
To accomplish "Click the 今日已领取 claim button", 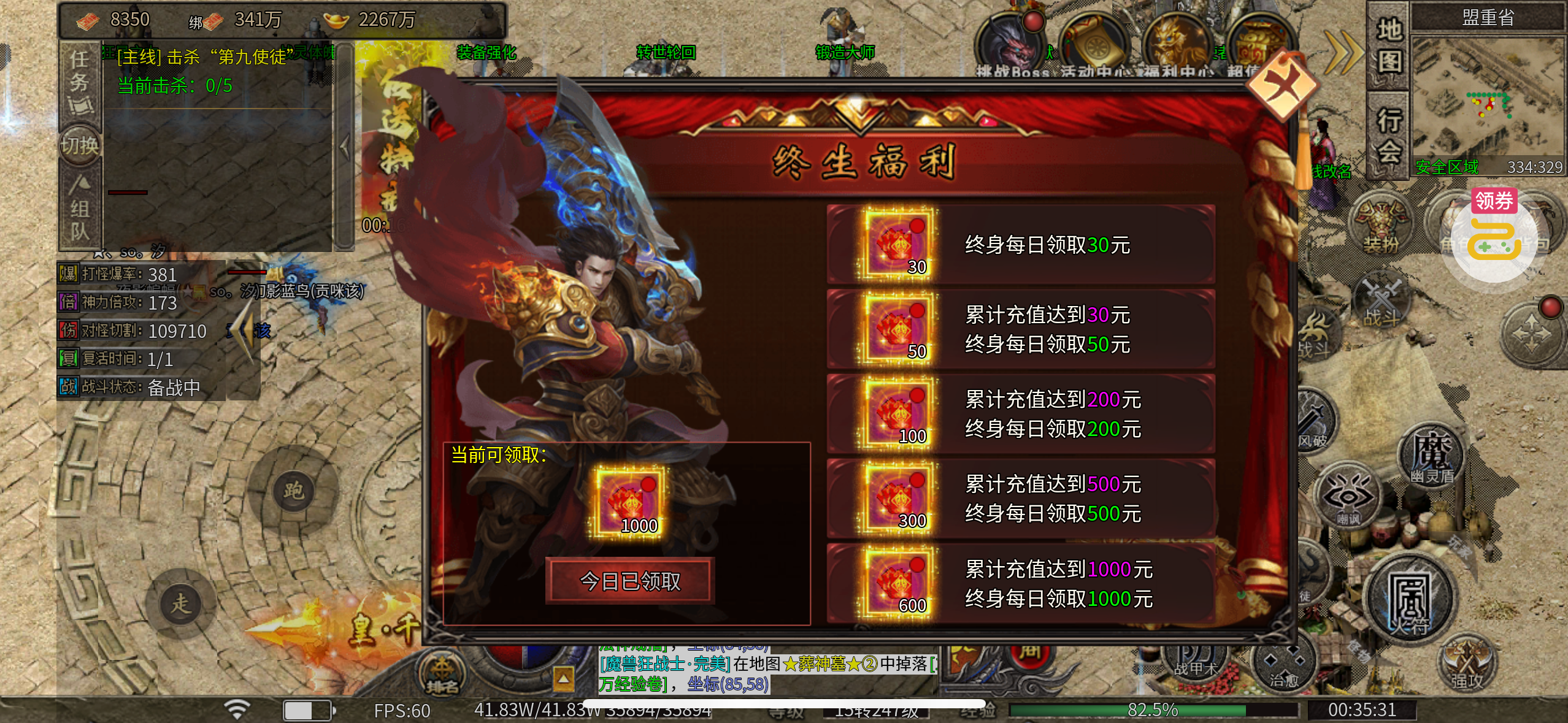I will pyautogui.click(x=629, y=581).
